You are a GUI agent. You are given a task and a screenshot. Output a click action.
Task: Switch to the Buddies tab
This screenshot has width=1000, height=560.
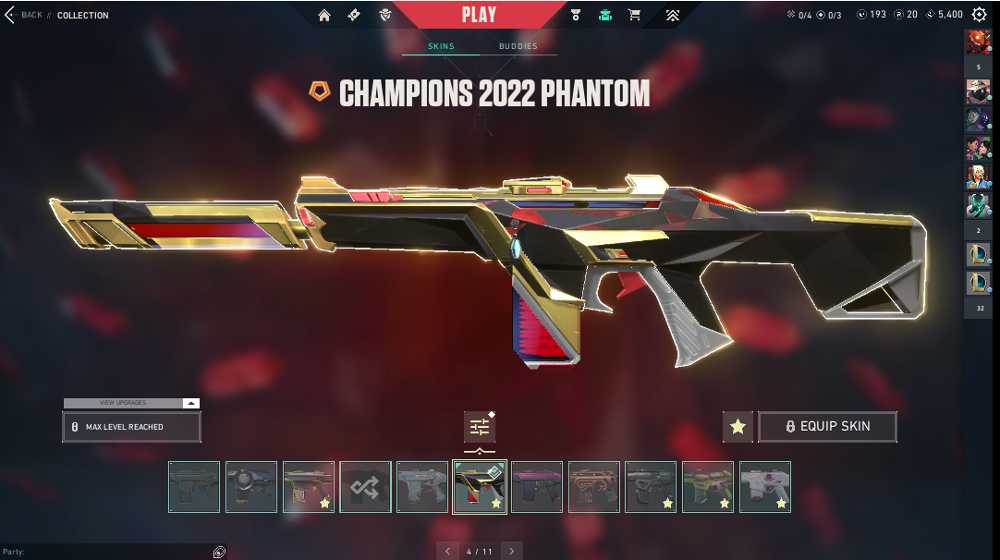coord(518,47)
